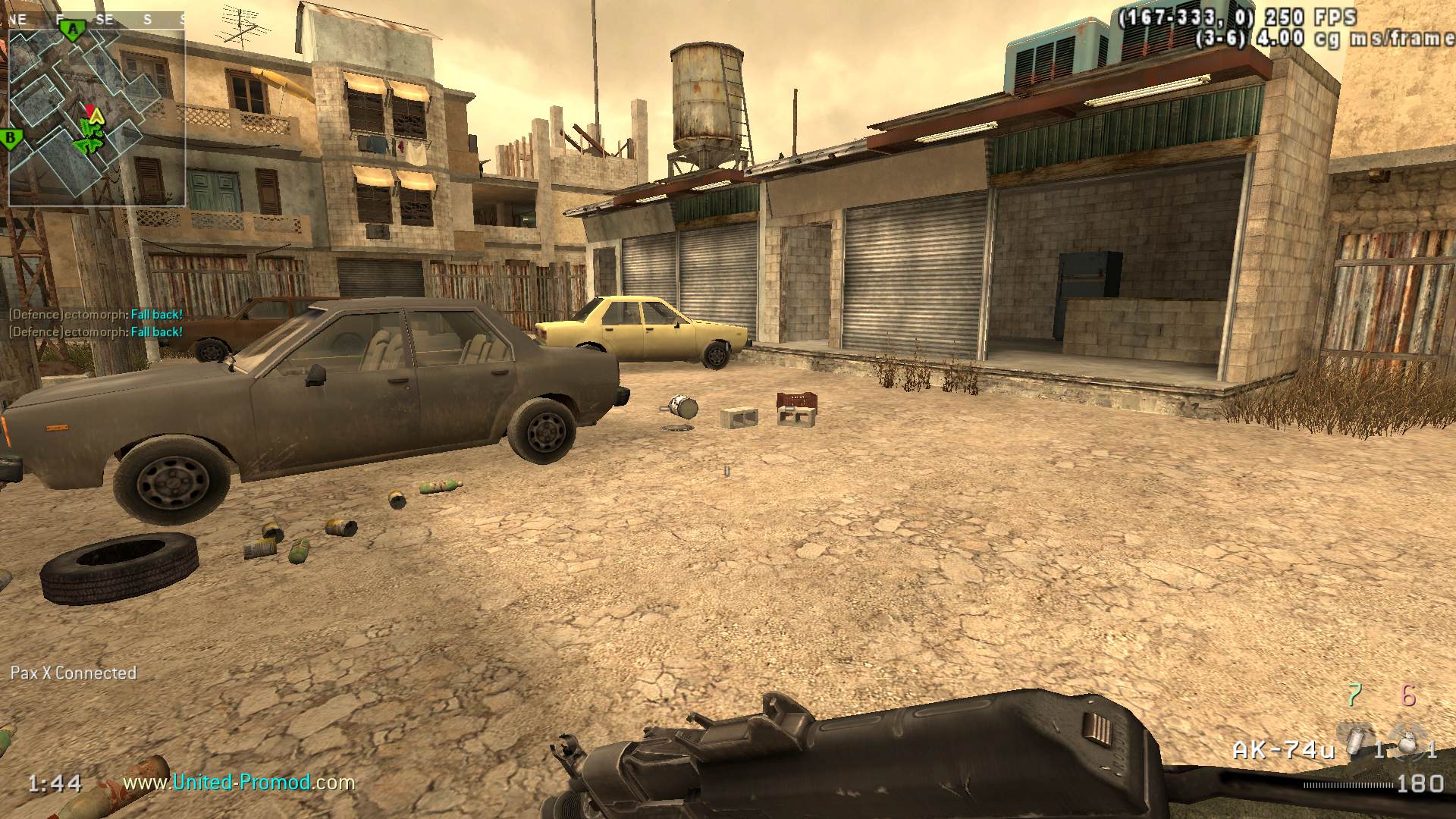This screenshot has height=819, width=1456.
Task: Click the compass heading strip above minimap
Action: point(97,20)
